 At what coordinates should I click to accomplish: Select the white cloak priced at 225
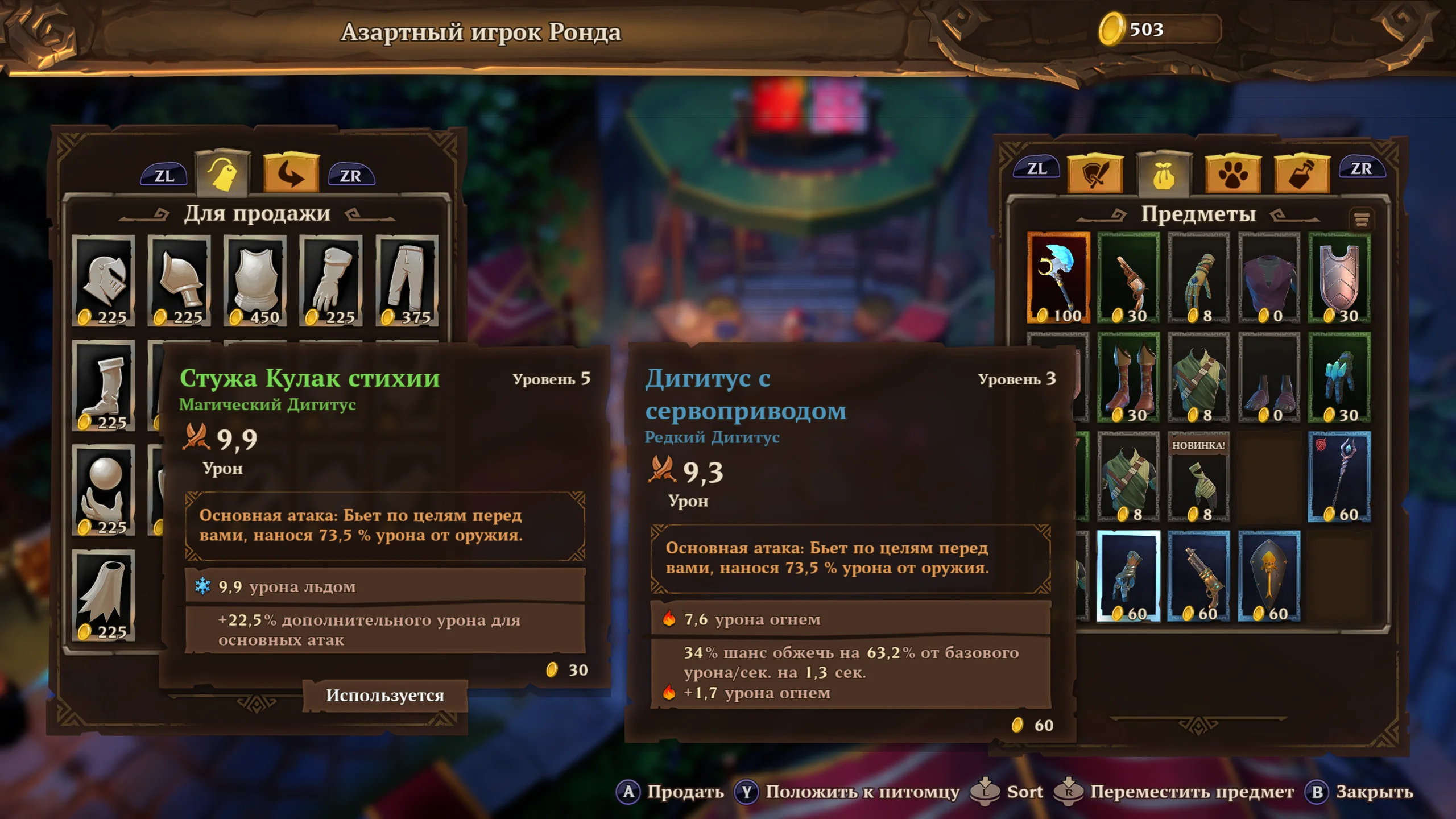coord(104,595)
